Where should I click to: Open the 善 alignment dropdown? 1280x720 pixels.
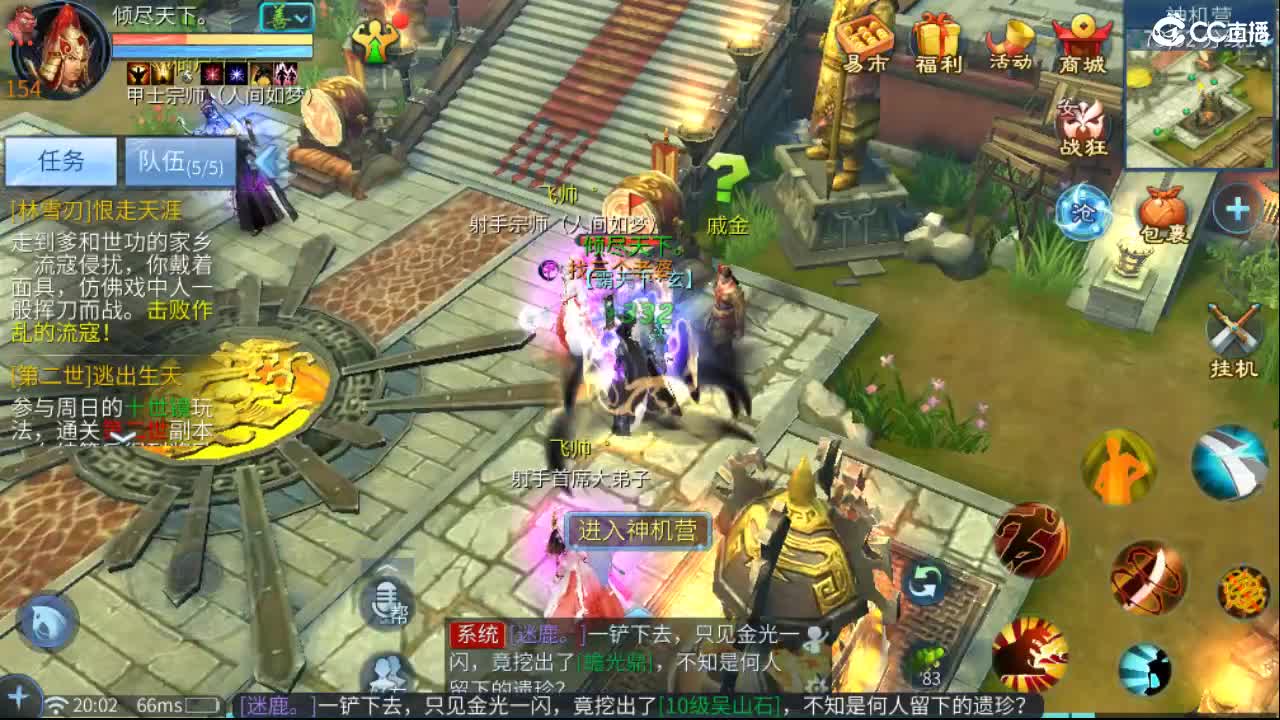282,15
